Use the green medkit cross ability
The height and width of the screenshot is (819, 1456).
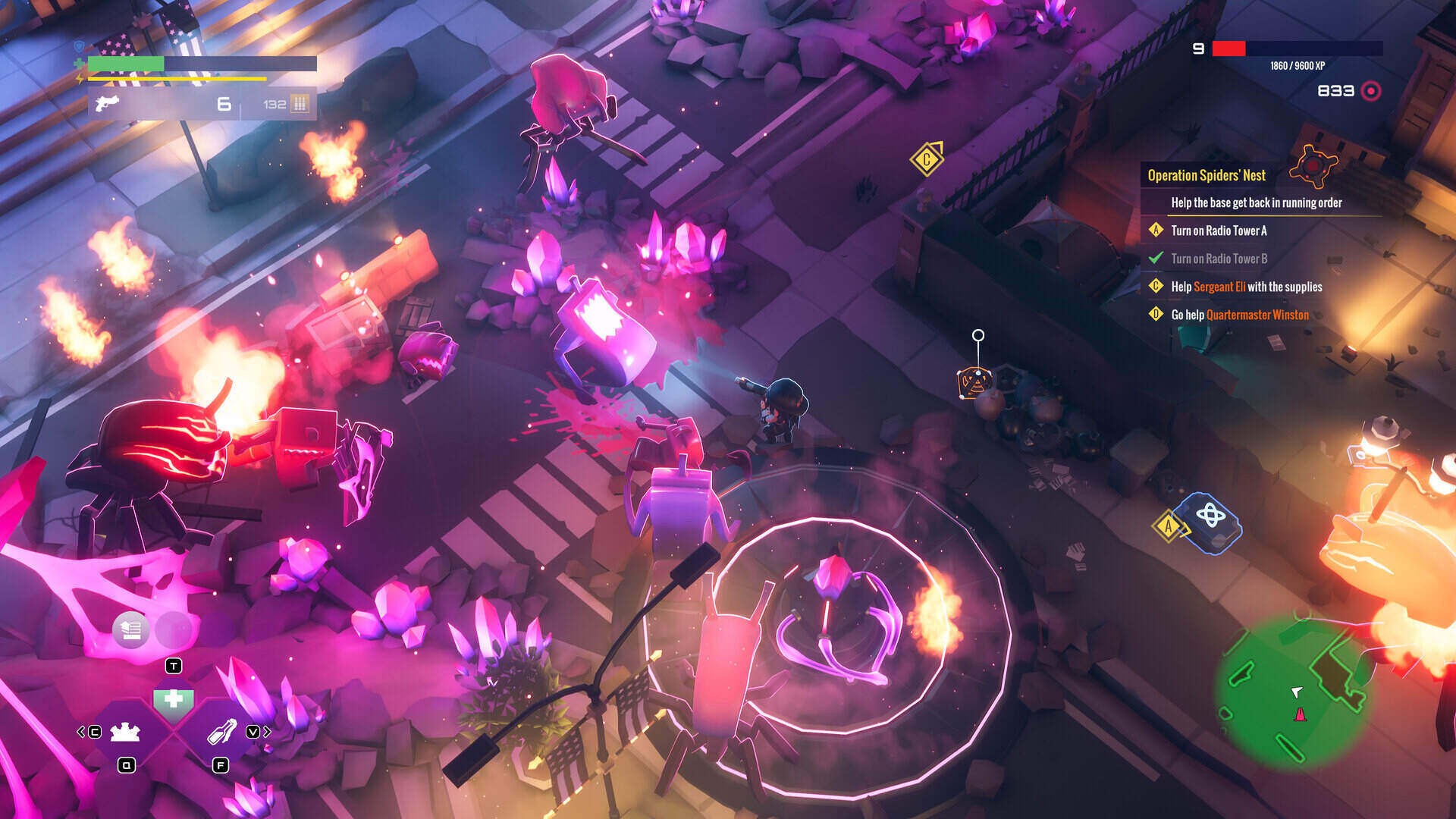174,699
